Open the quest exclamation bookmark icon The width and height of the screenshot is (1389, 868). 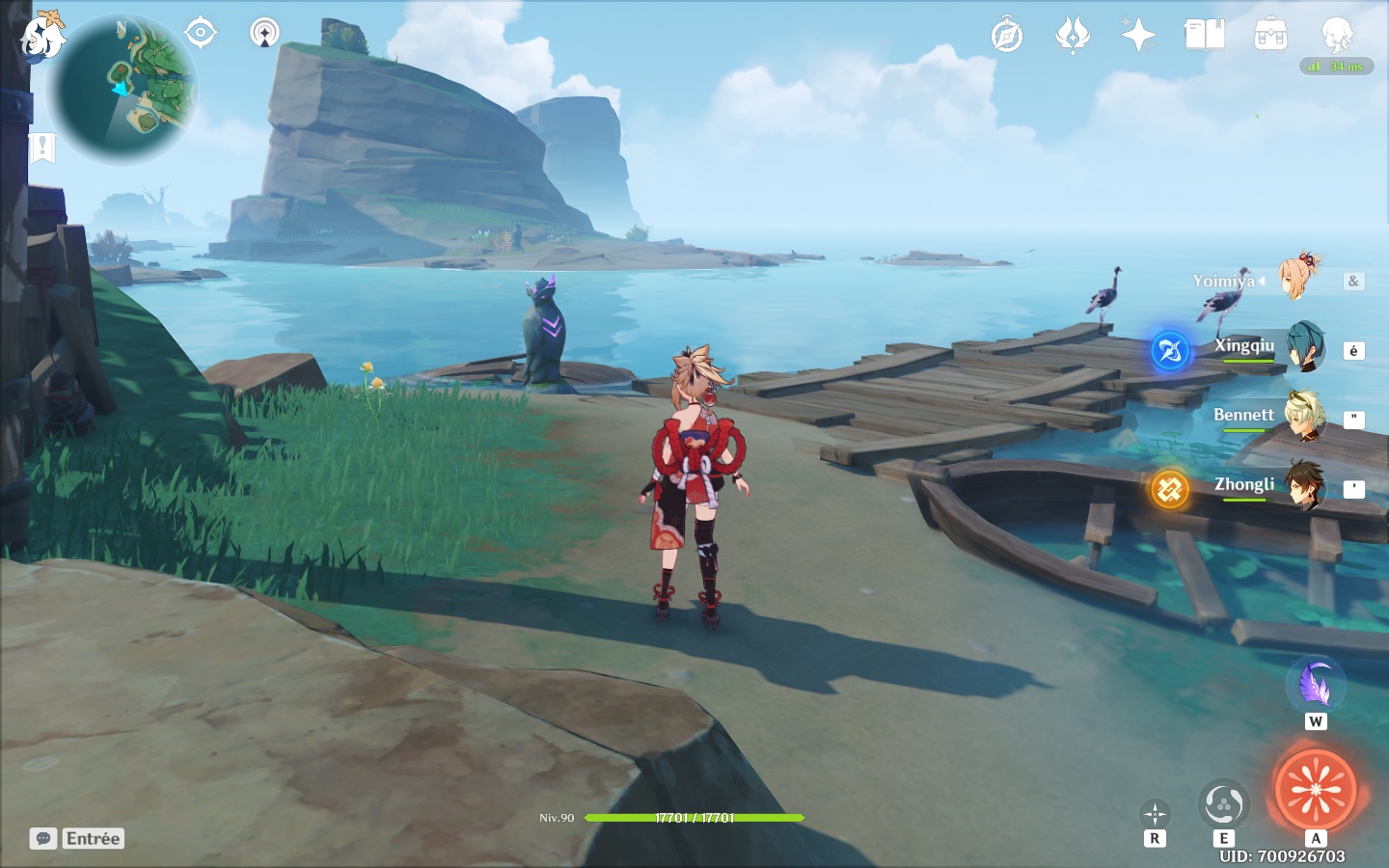(42, 148)
